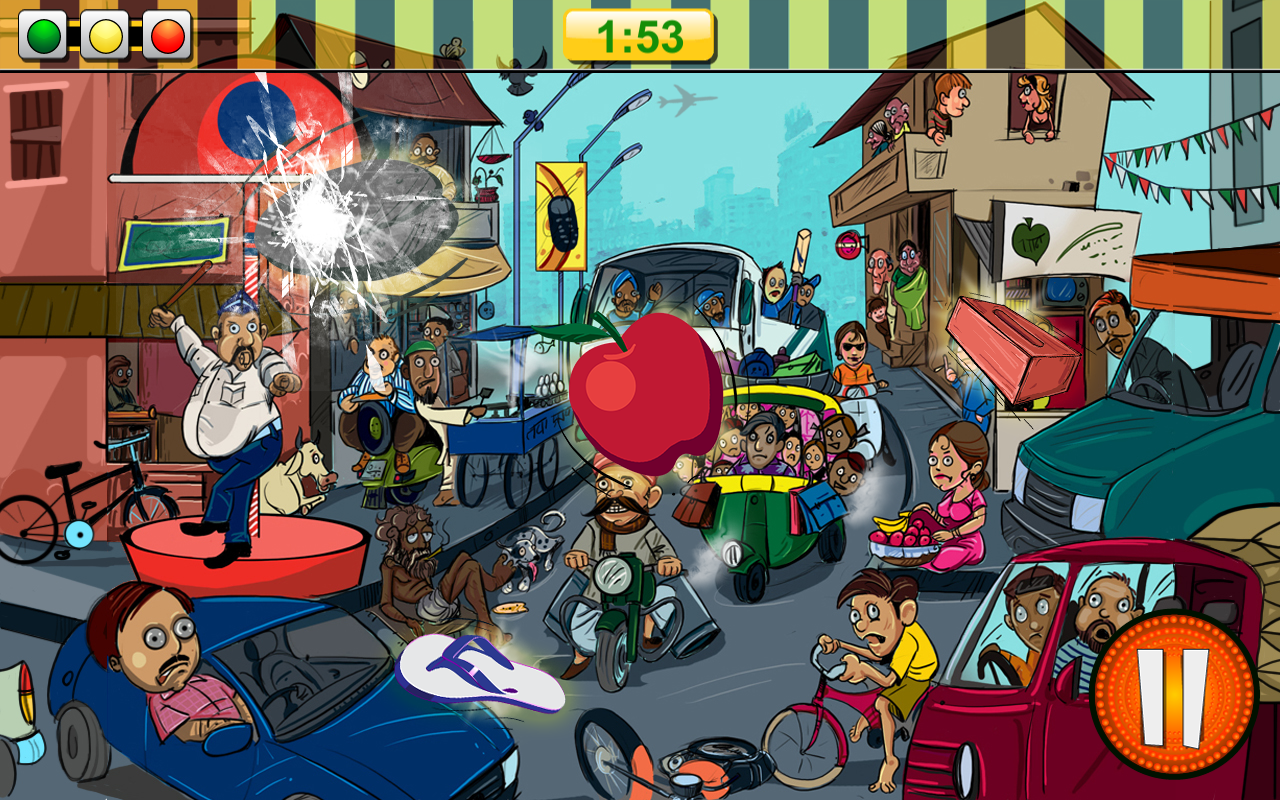Click the phone sign on the yellow banner
This screenshot has width=1280, height=800.
pos(560,215)
